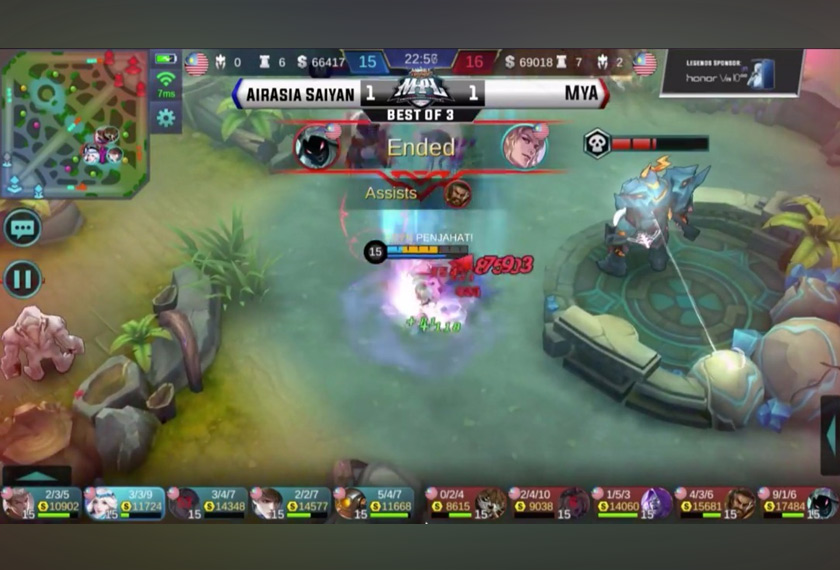Image resolution: width=840 pixels, height=570 pixels.
Task: Select the player card with 11724 gold
Action: coord(124,503)
